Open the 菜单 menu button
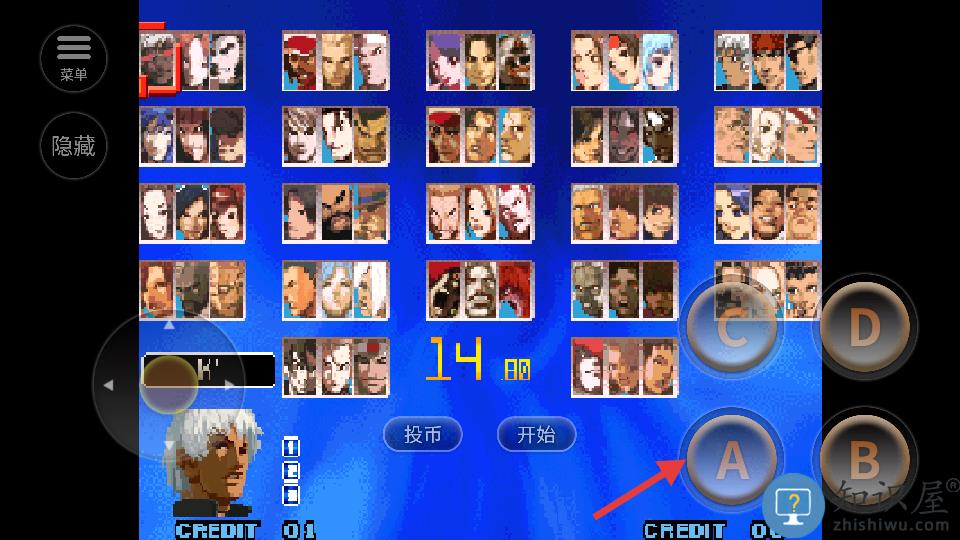Image resolution: width=960 pixels, height=540 pixels. coord(74,57)
